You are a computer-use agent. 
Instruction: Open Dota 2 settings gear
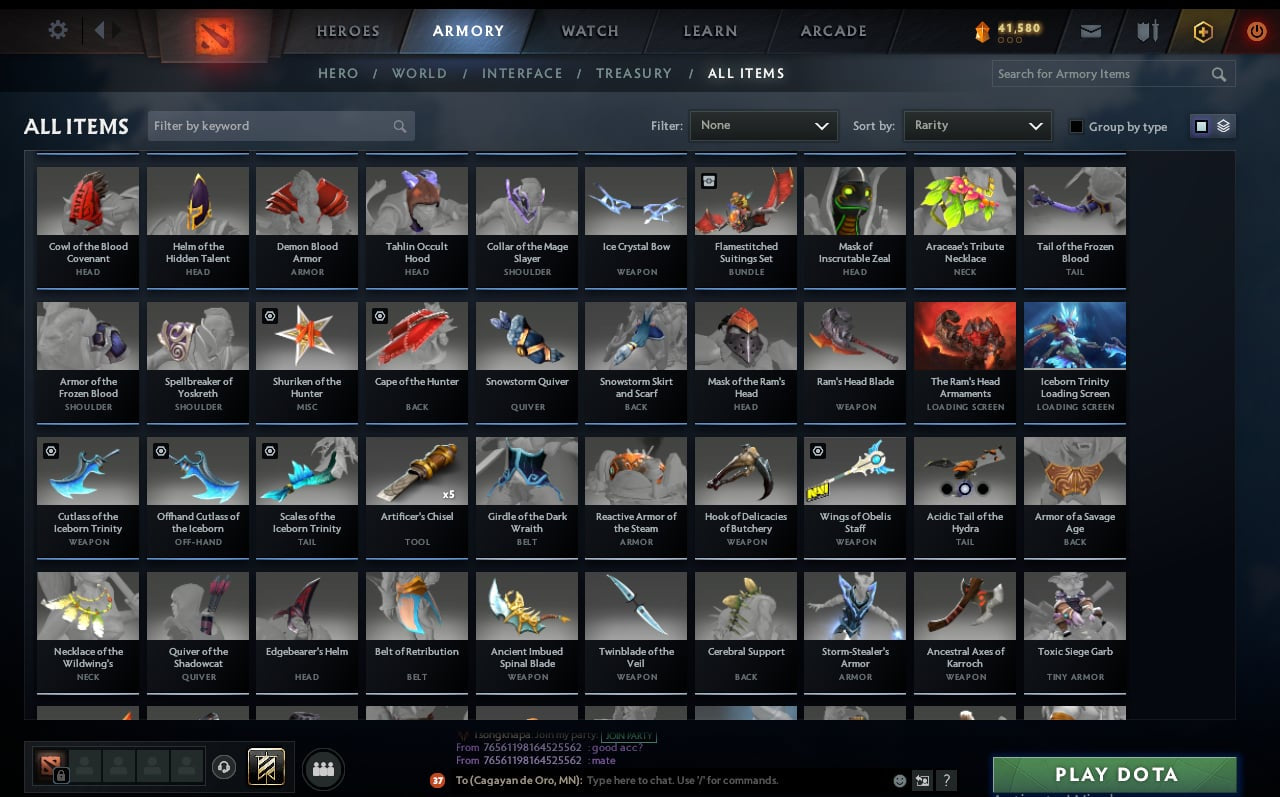[57, 29]
